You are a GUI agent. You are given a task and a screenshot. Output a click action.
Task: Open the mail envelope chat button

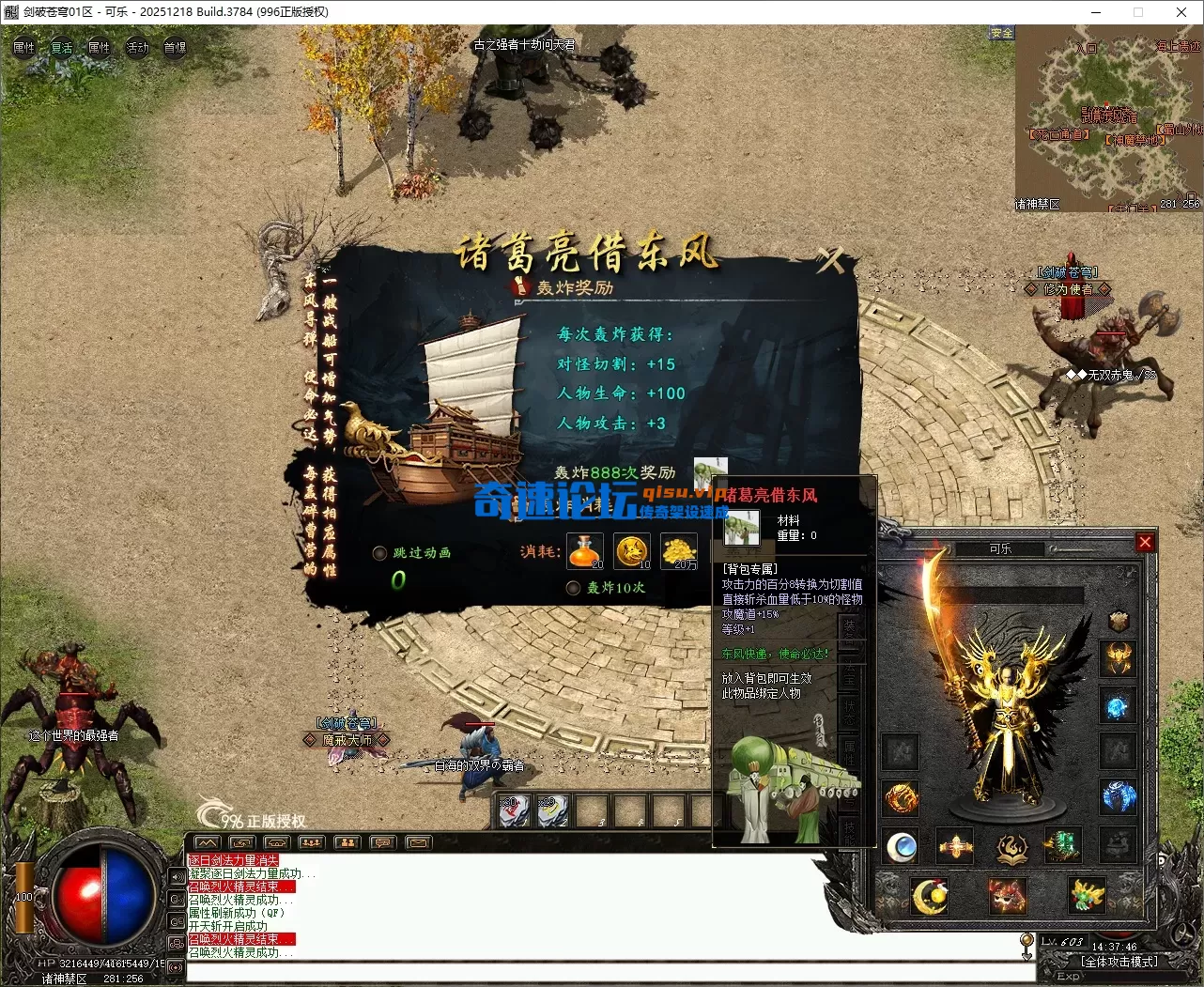(x=417, y=842)
